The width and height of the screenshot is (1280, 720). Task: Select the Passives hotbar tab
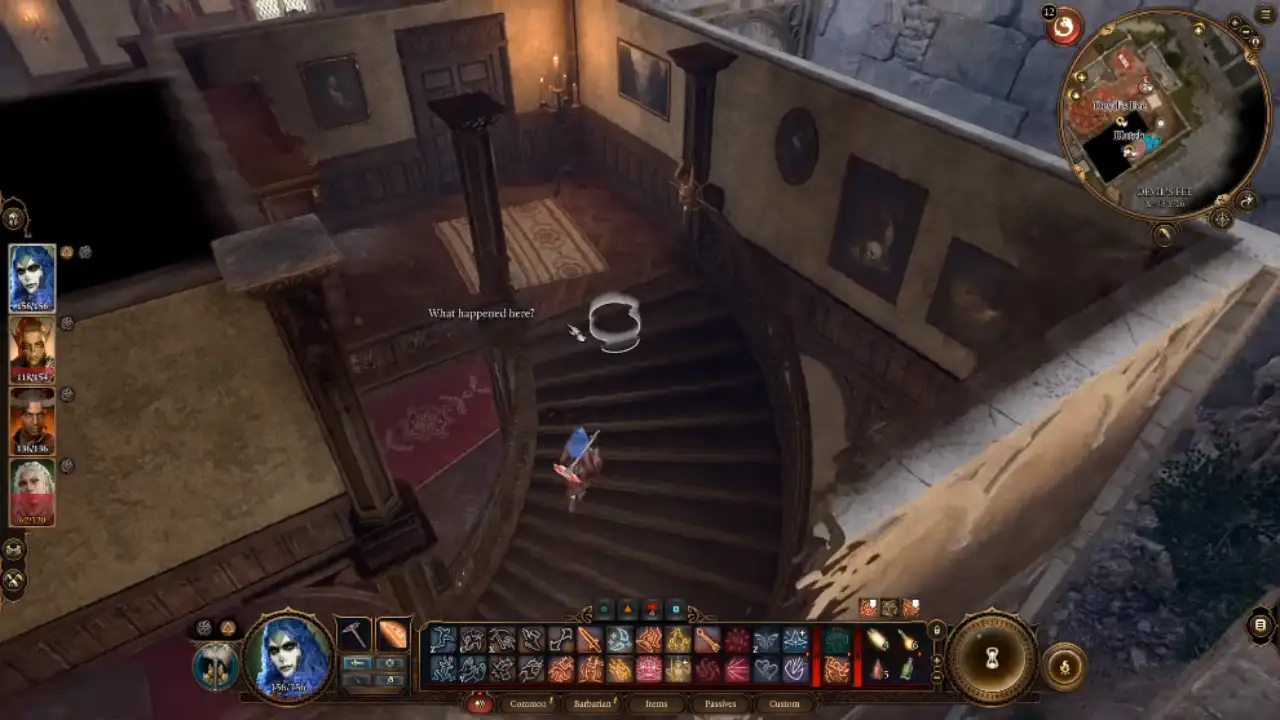tap(720, 704)
